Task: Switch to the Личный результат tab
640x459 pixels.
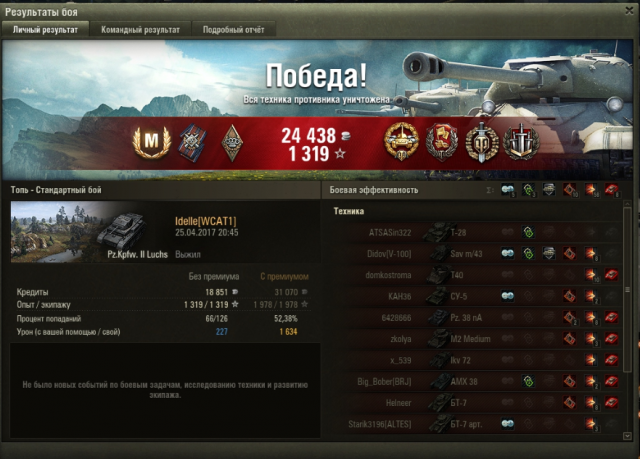Action: click(44, 30)
